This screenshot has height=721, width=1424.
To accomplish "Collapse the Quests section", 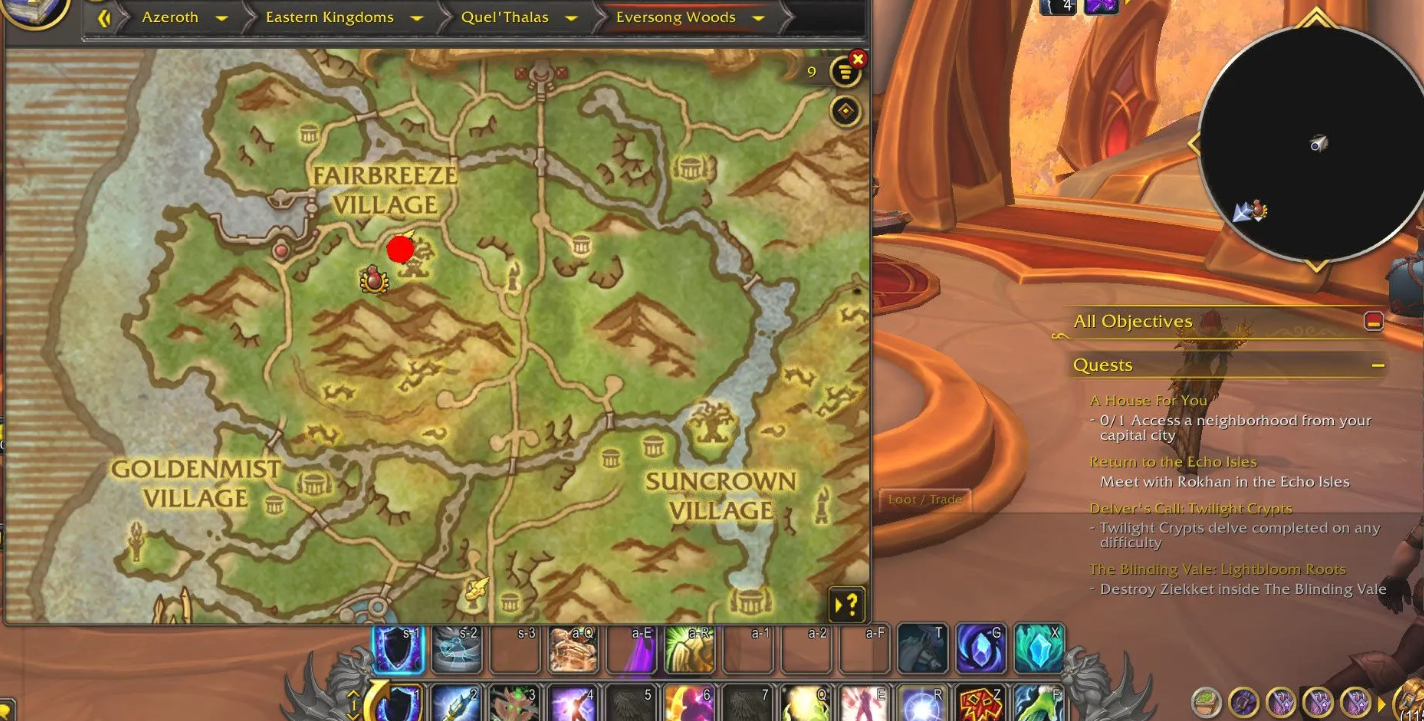I will [x=1378, y=365].
